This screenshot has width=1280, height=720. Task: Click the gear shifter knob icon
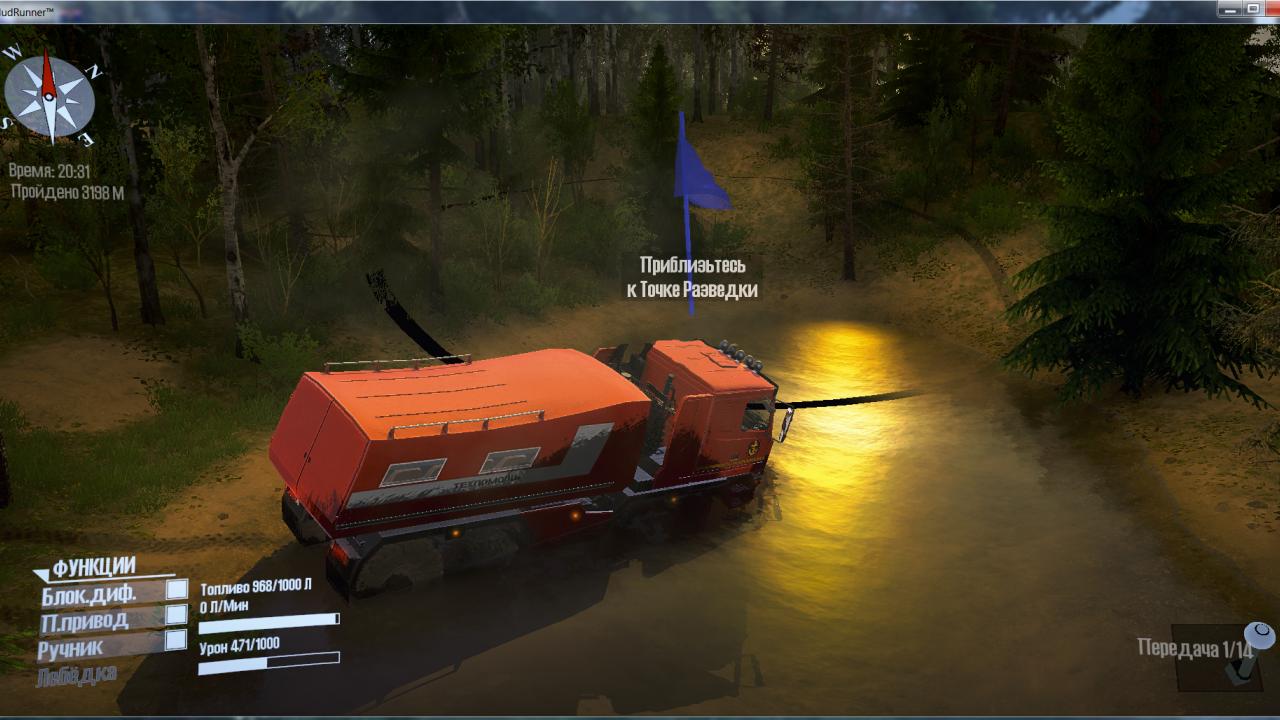(x=1257, y=637)
